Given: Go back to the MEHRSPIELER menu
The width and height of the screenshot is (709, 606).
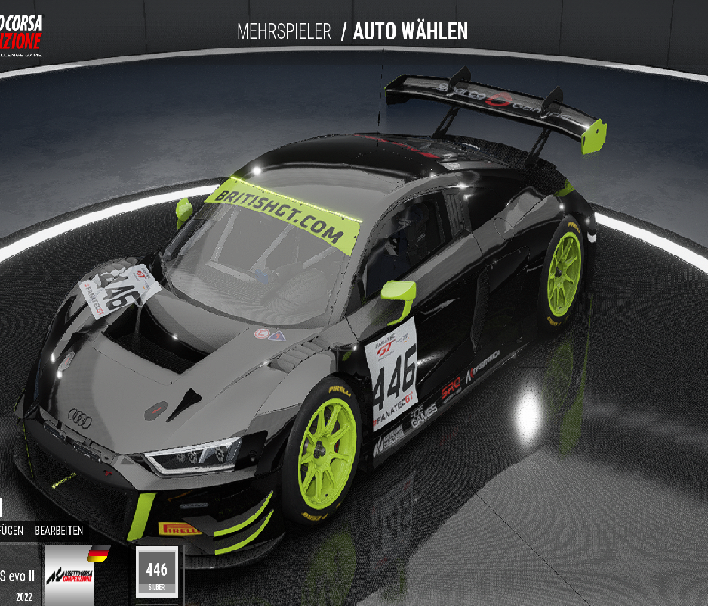Looking at the screenshot, I should (x=284, y=31).
